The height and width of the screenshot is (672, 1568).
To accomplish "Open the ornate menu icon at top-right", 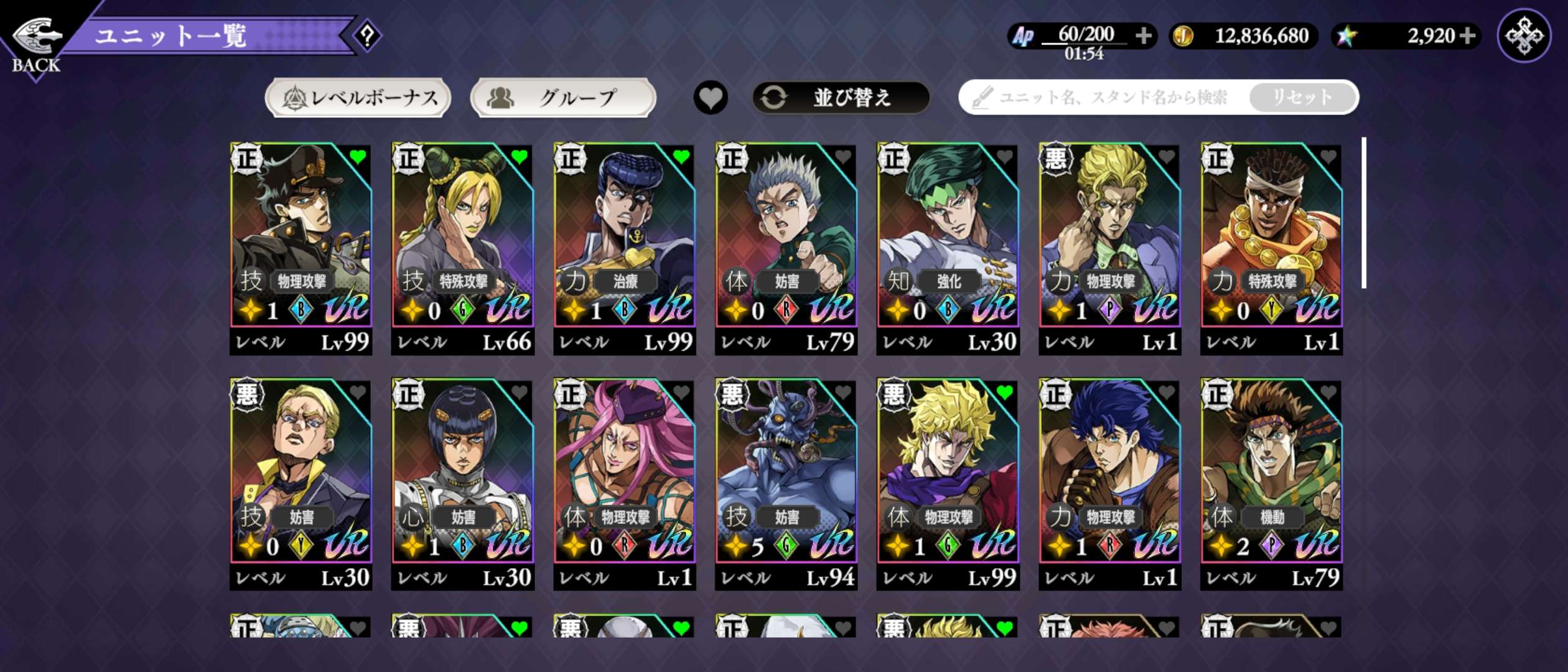I will pos(1524,36).
